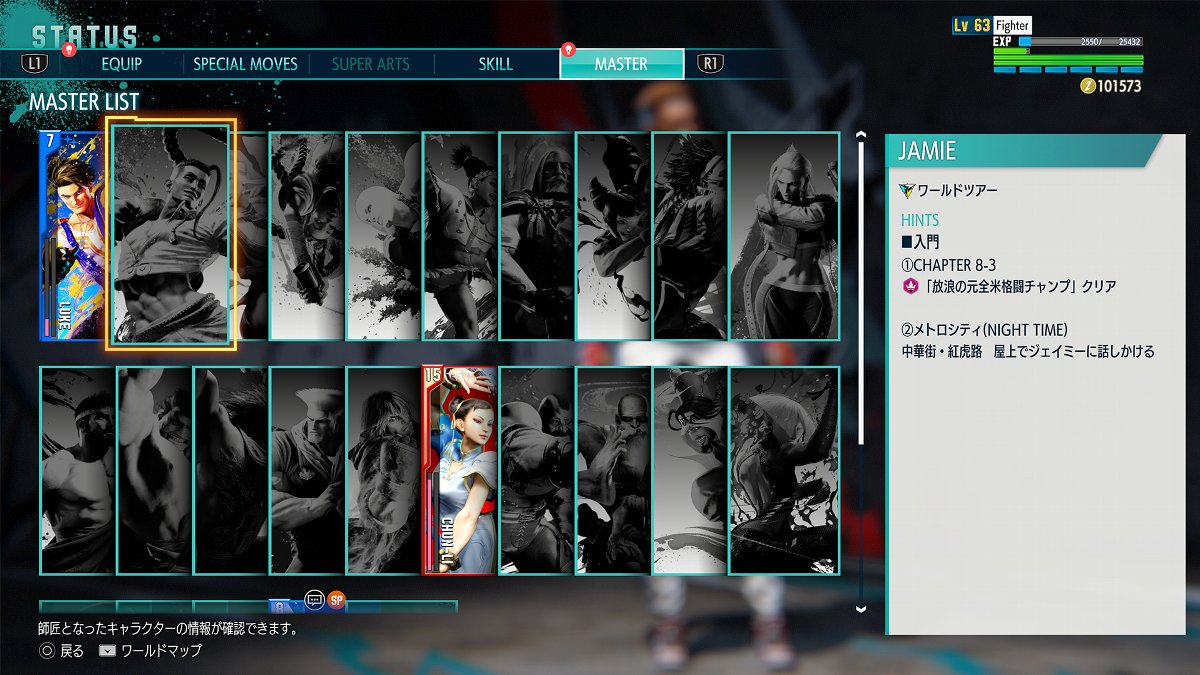
Task: Select the Cammy silhouette master card
Action: [784, 236]
